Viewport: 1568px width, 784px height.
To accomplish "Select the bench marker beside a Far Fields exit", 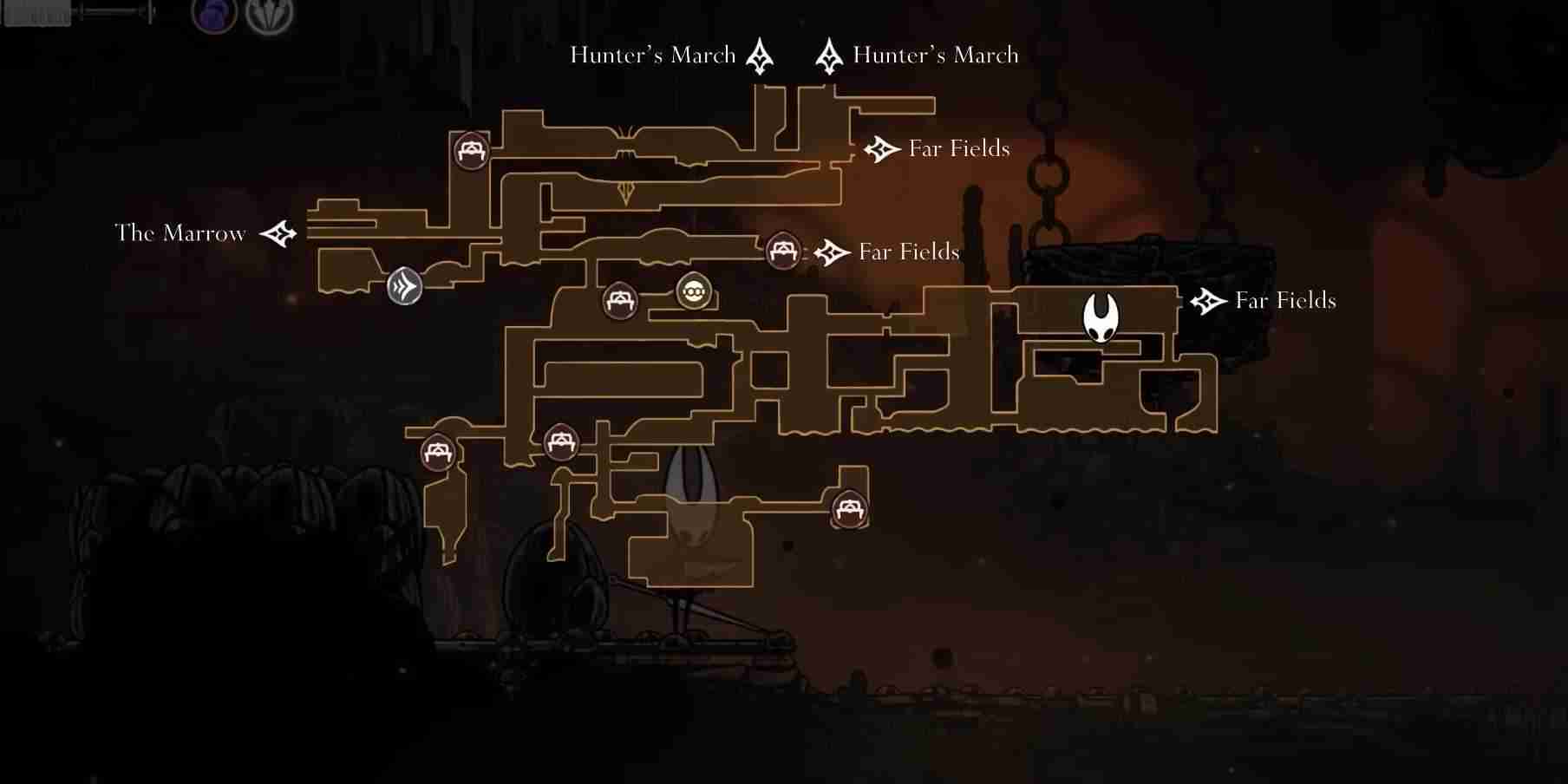I will (783, 252).
